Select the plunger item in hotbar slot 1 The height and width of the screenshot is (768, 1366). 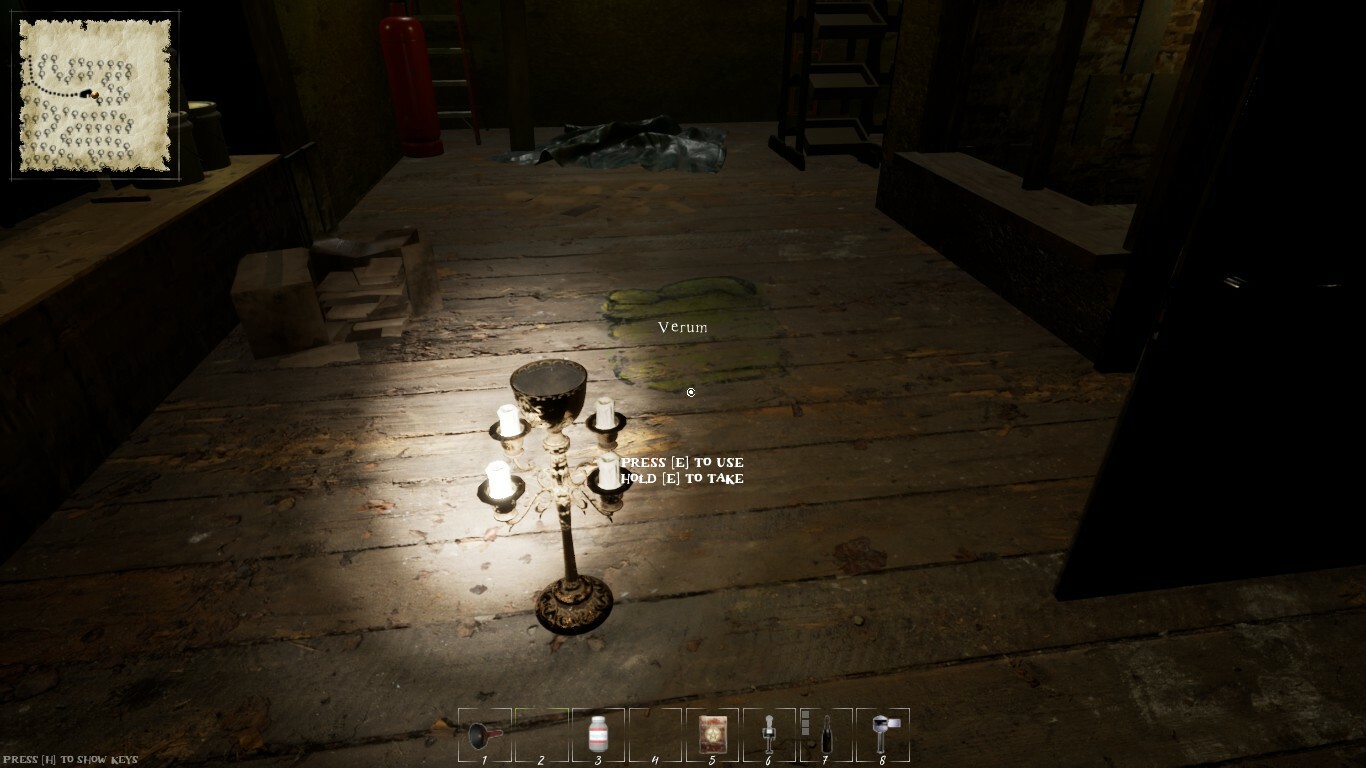pyautogui.click(x=485, y=735)
